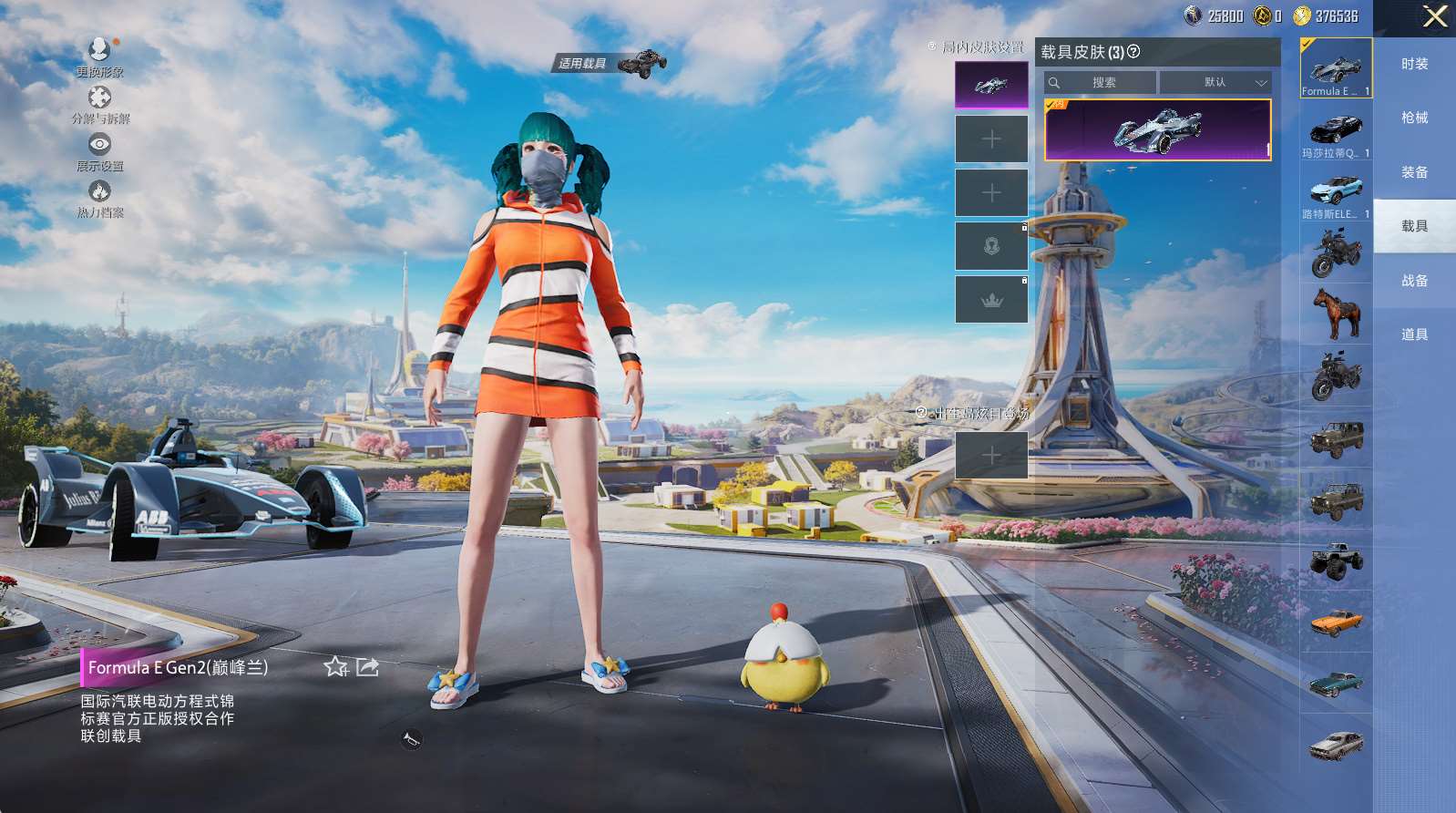
Task: Select the blue Lotus ELE vehicle thumbnail
Action: (1336, 191)
